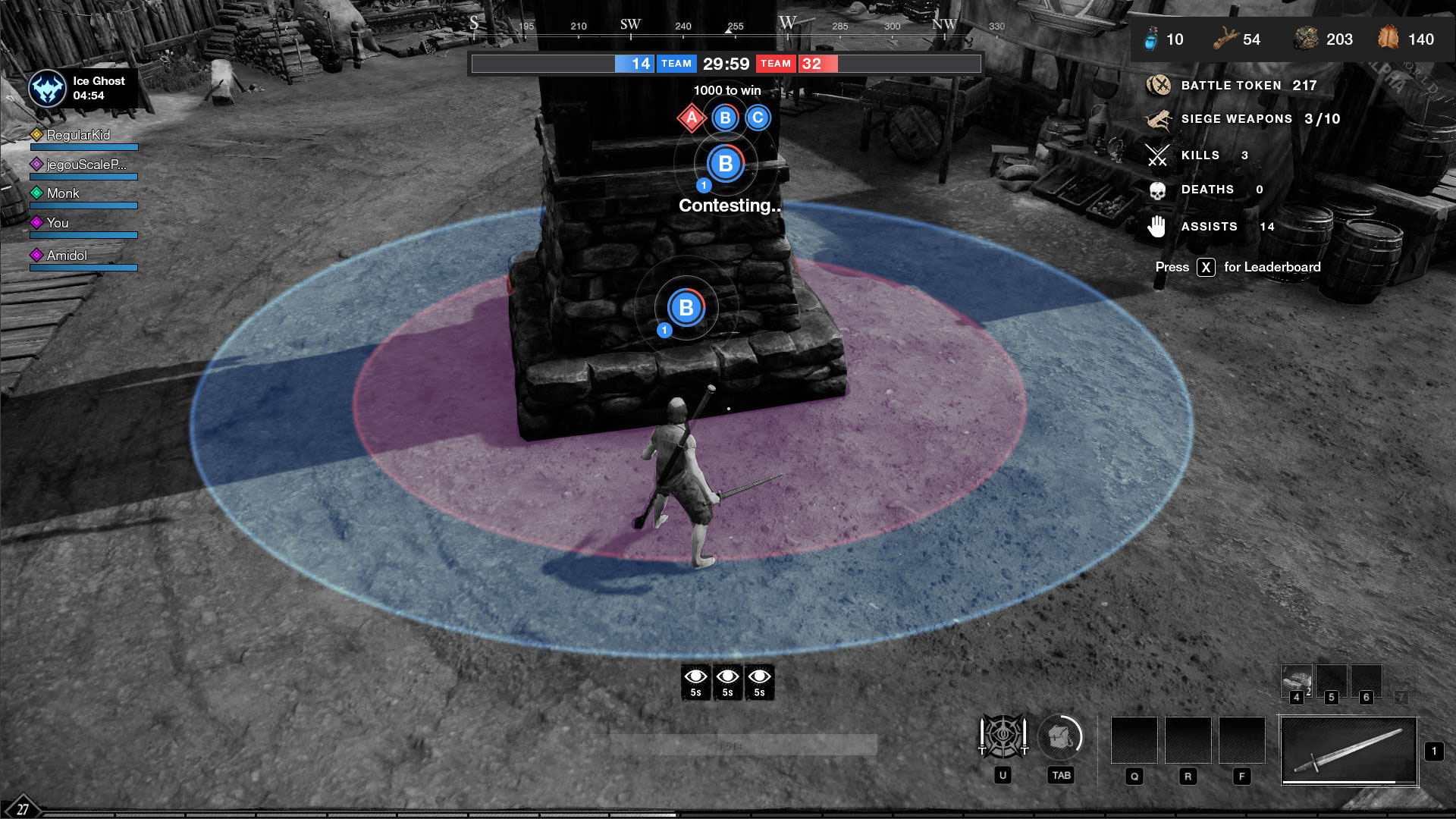Select party member Amidol
The width and height of the screenshot is (1456, 819).
tap(67, 256)
